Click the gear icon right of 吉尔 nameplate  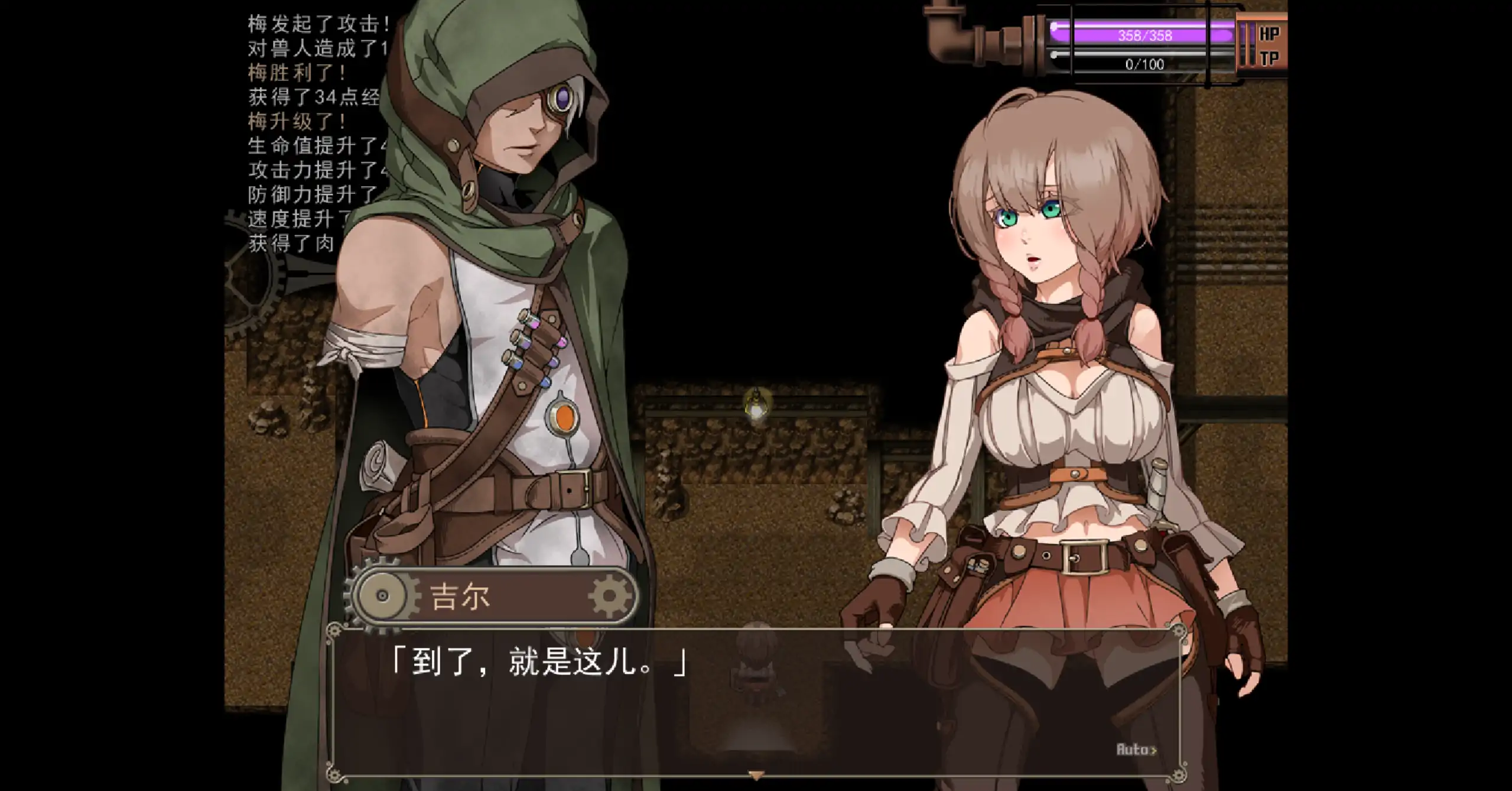pos(609,597)
